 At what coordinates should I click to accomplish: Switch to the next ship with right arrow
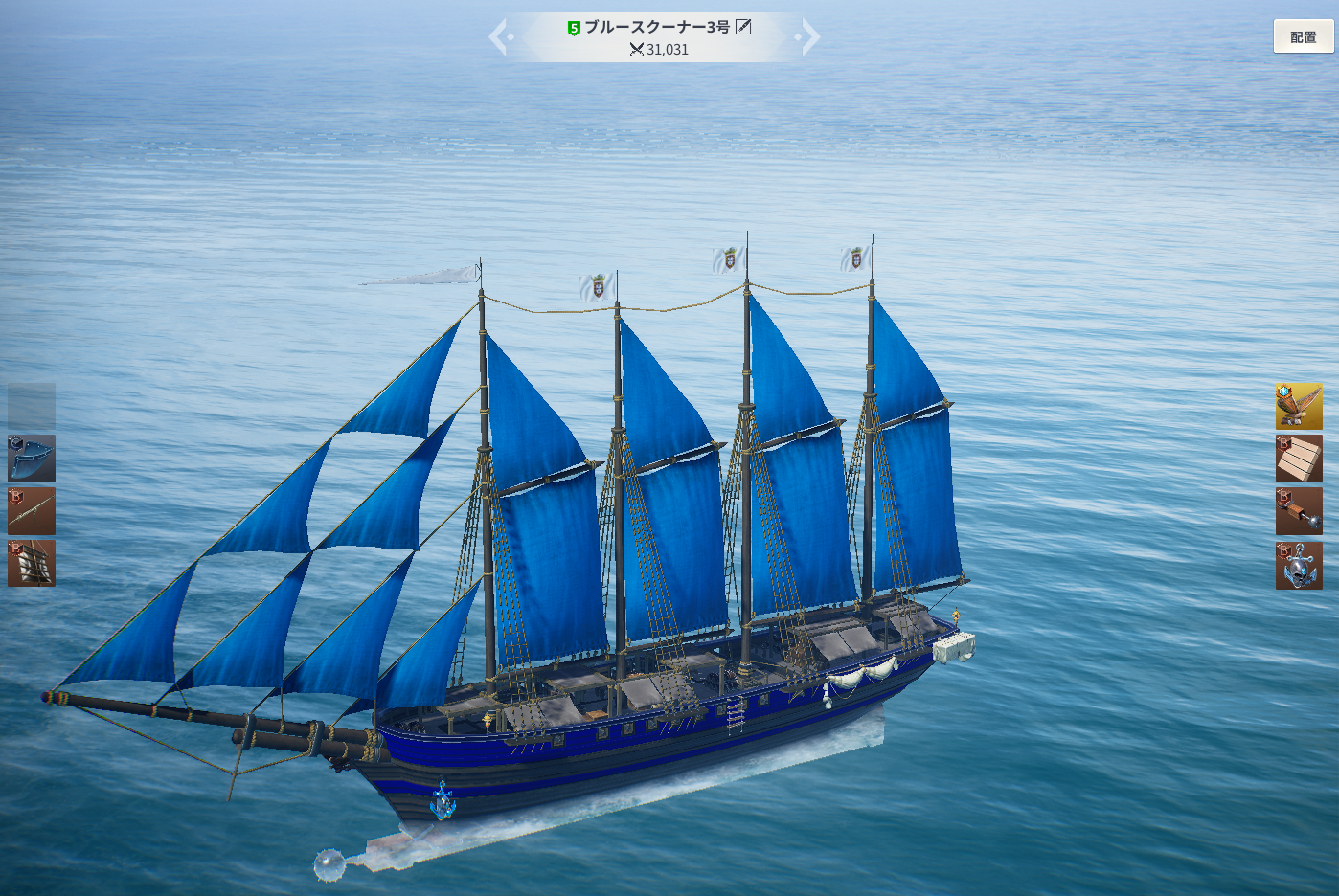point(809,37)
